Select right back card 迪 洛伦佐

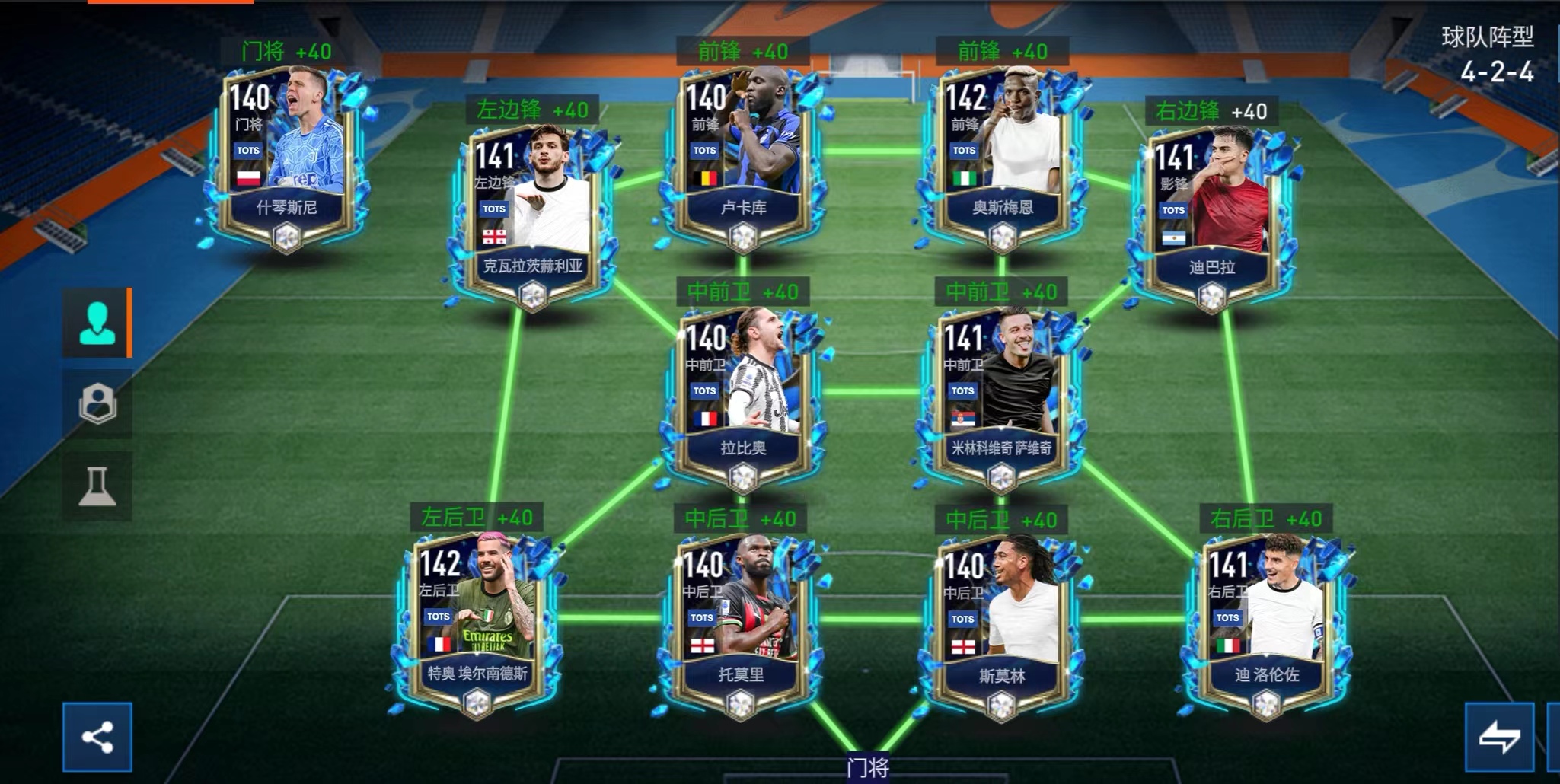[x=1266, y=622]
